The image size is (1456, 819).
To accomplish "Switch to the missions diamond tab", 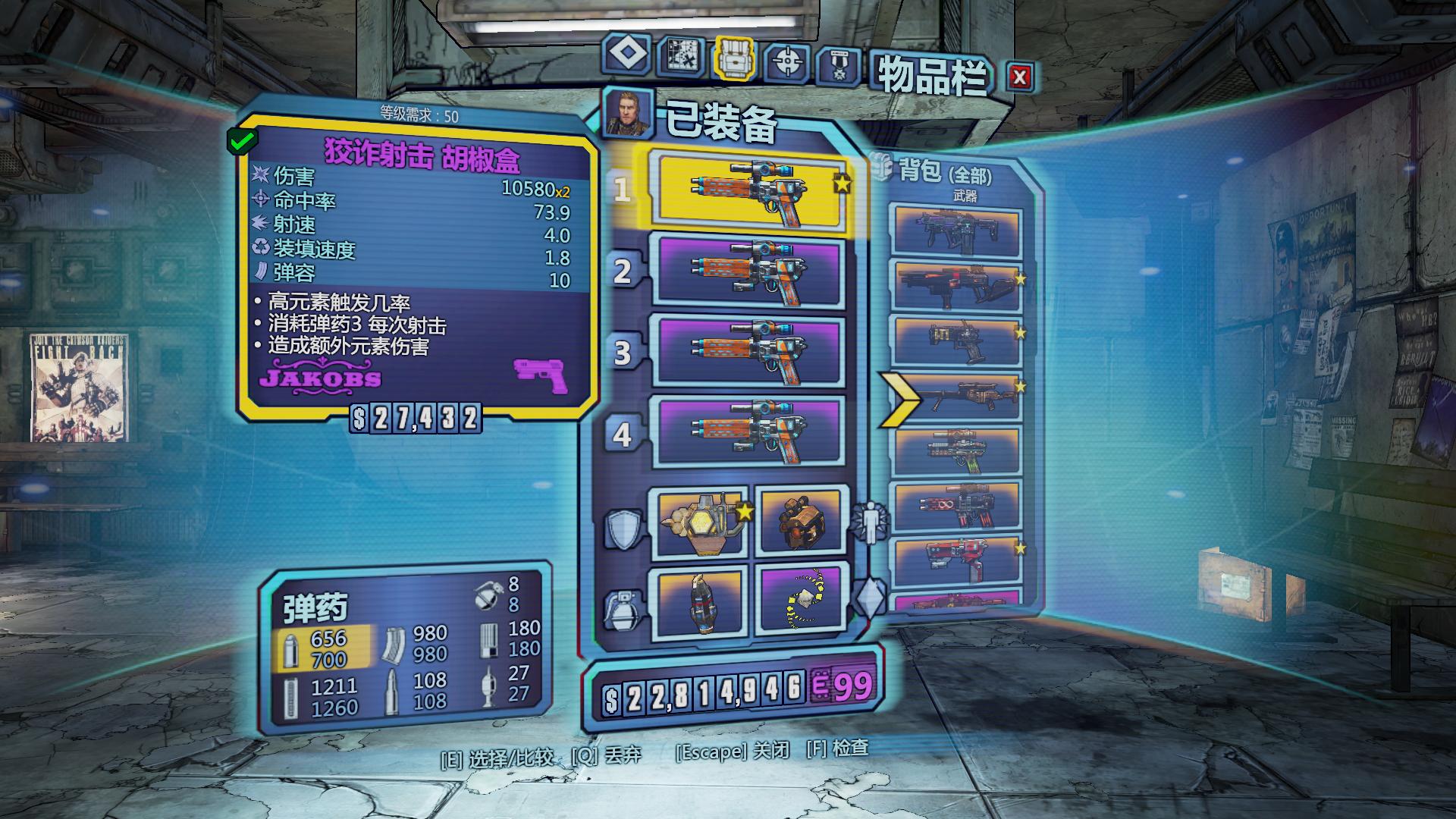I will coord(627,55).
